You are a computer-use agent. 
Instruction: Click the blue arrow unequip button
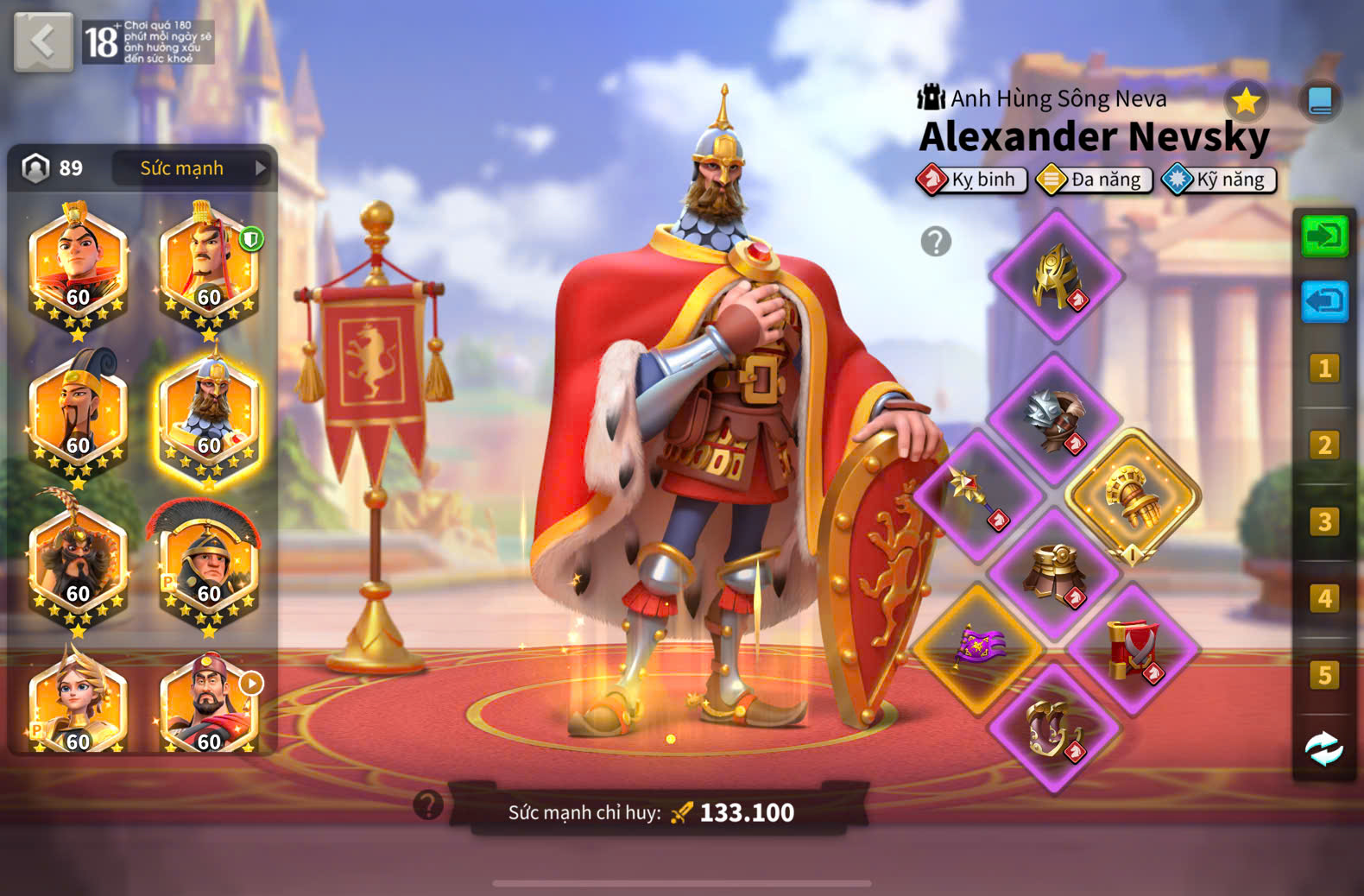(1324, 302)
